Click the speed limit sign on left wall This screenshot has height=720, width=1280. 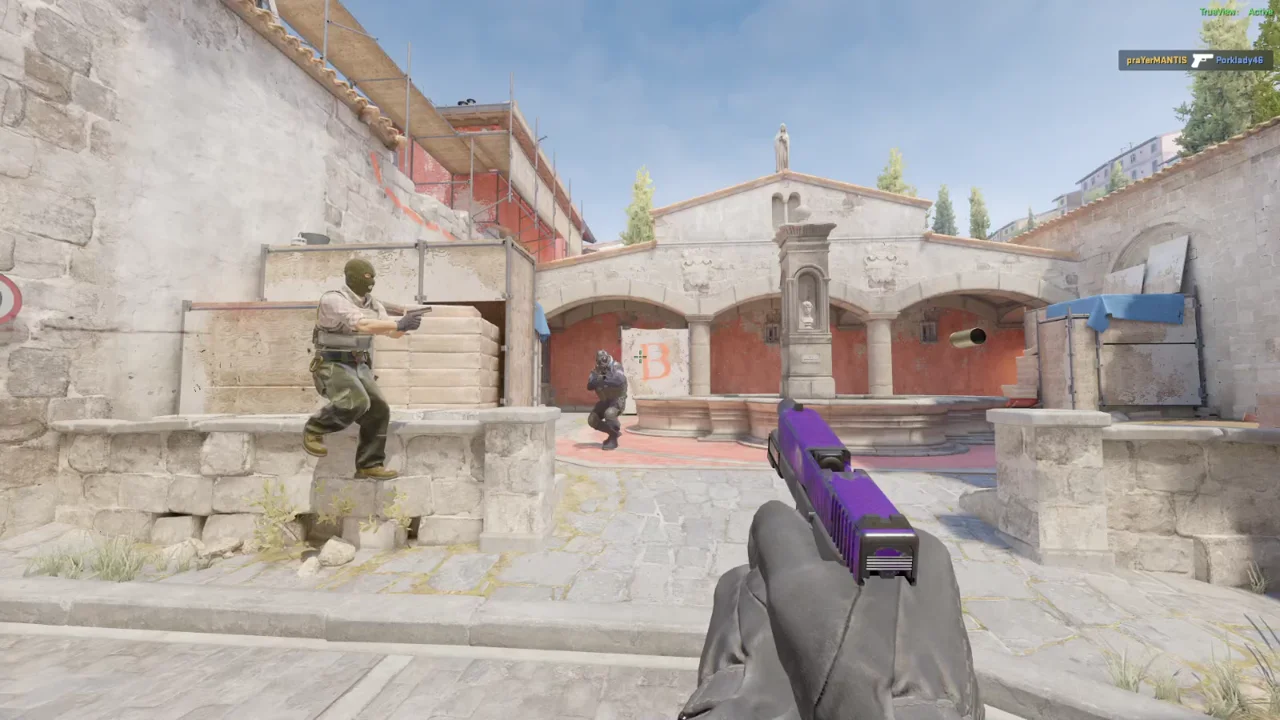[x=10, y=298]
